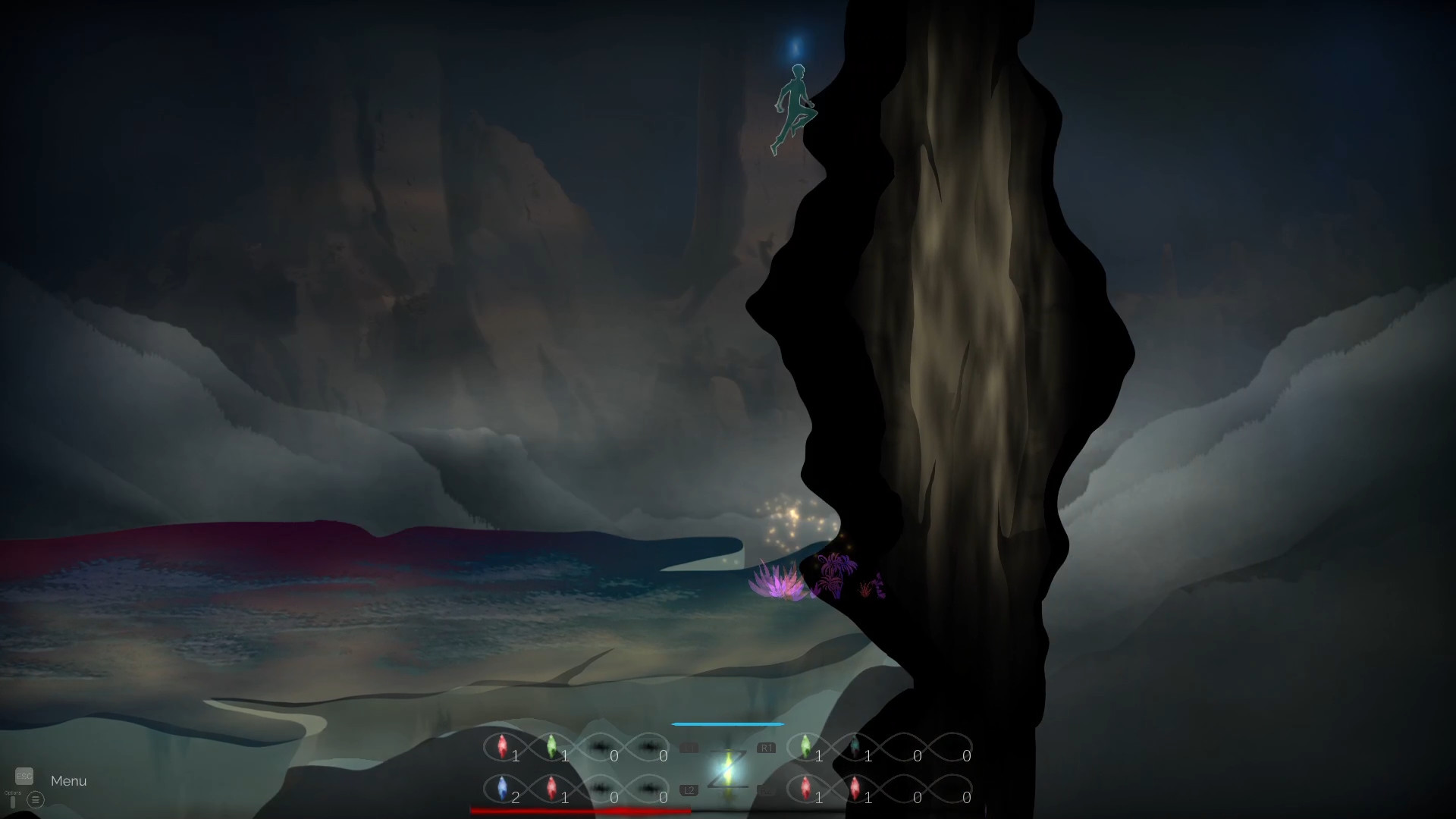Click the glowing Z rune in HUD center
Screen dimensions: 1456x819
point(729,769)
